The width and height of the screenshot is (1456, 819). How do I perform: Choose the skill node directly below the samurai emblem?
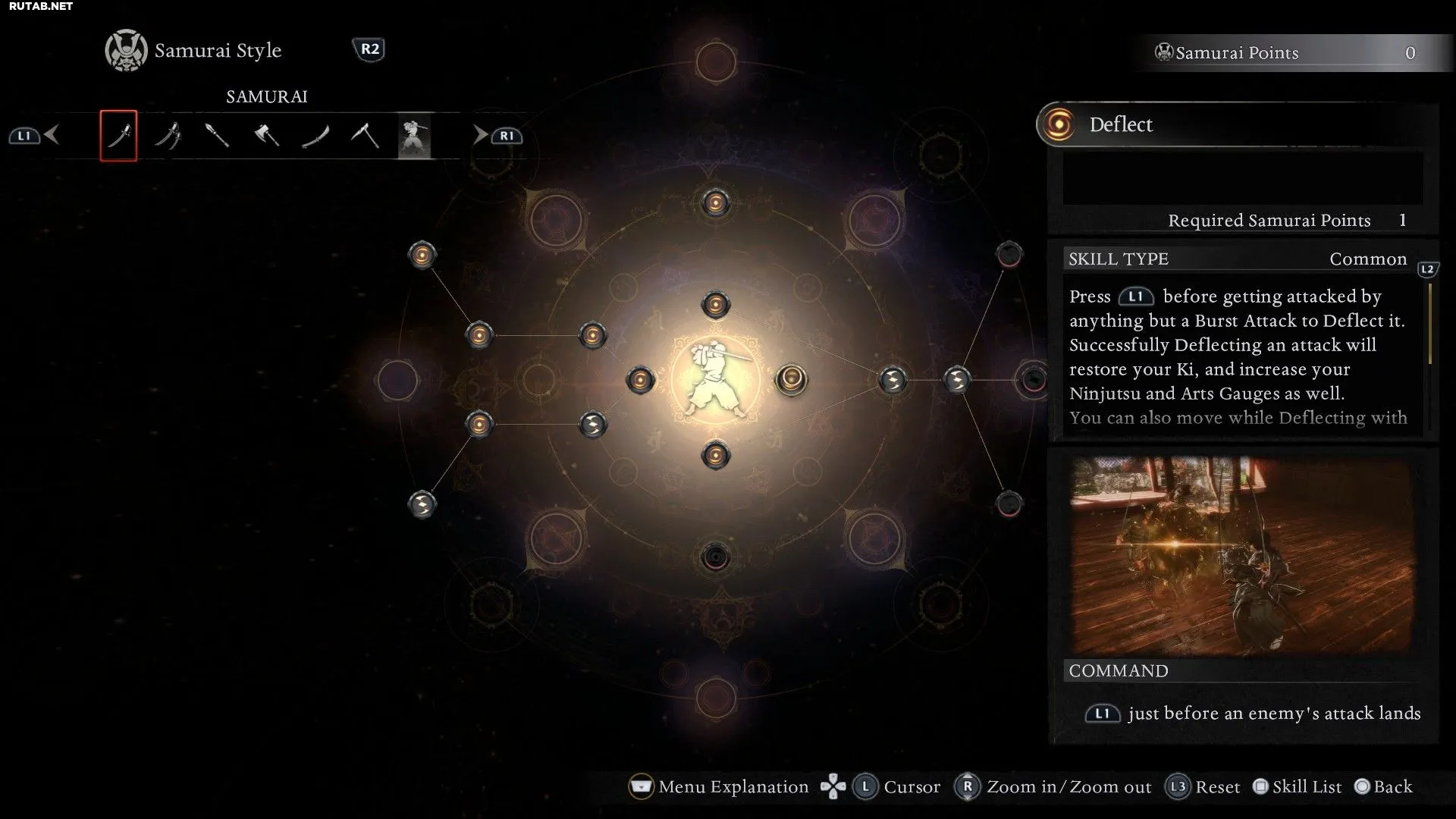pos(715,455)
